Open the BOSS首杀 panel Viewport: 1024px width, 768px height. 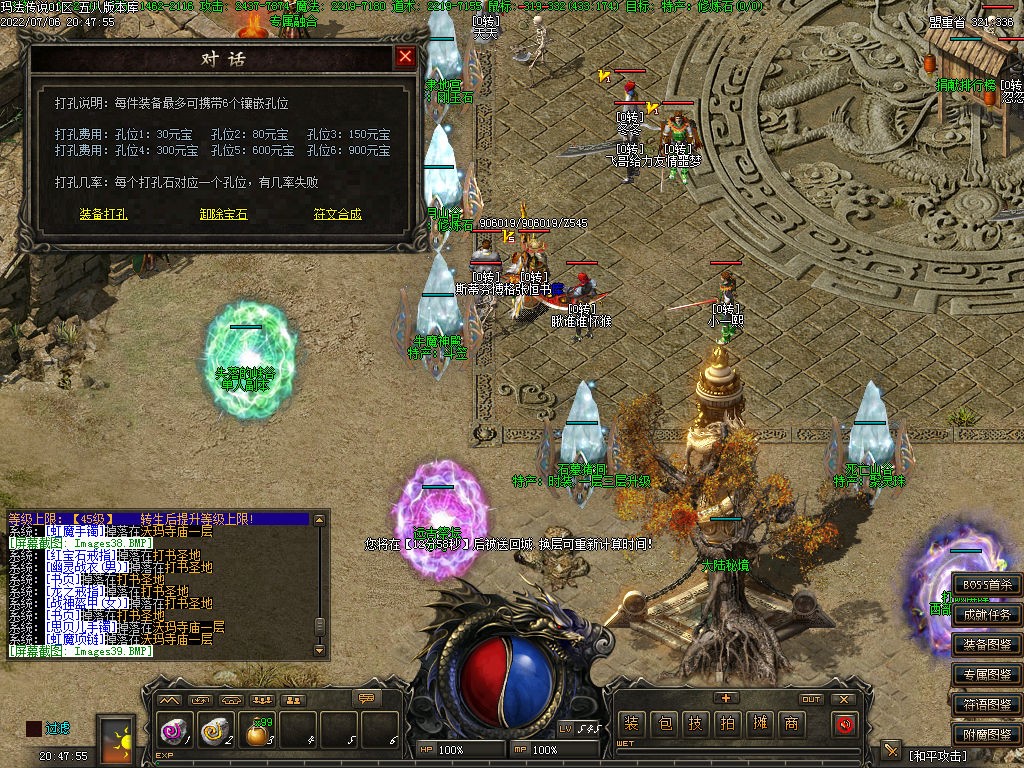click(x=986, y=585)
